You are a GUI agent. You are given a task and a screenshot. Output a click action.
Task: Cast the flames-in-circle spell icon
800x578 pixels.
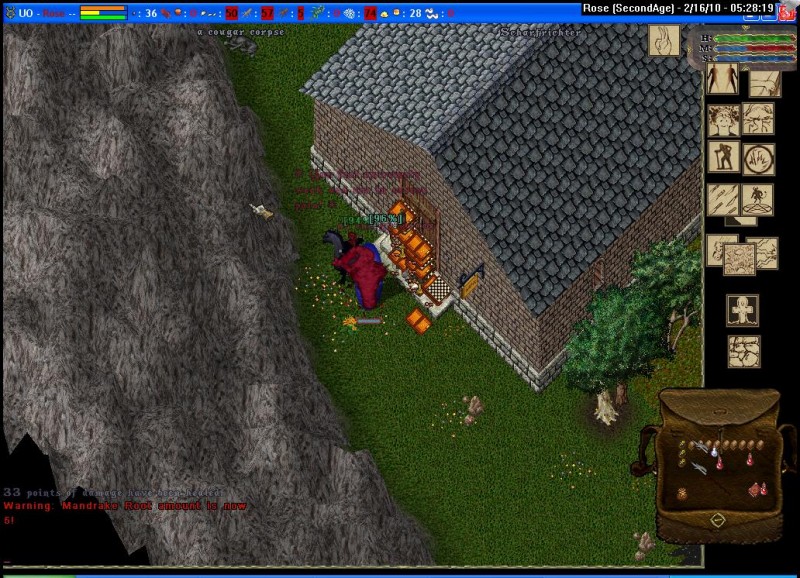pos(758,157)
